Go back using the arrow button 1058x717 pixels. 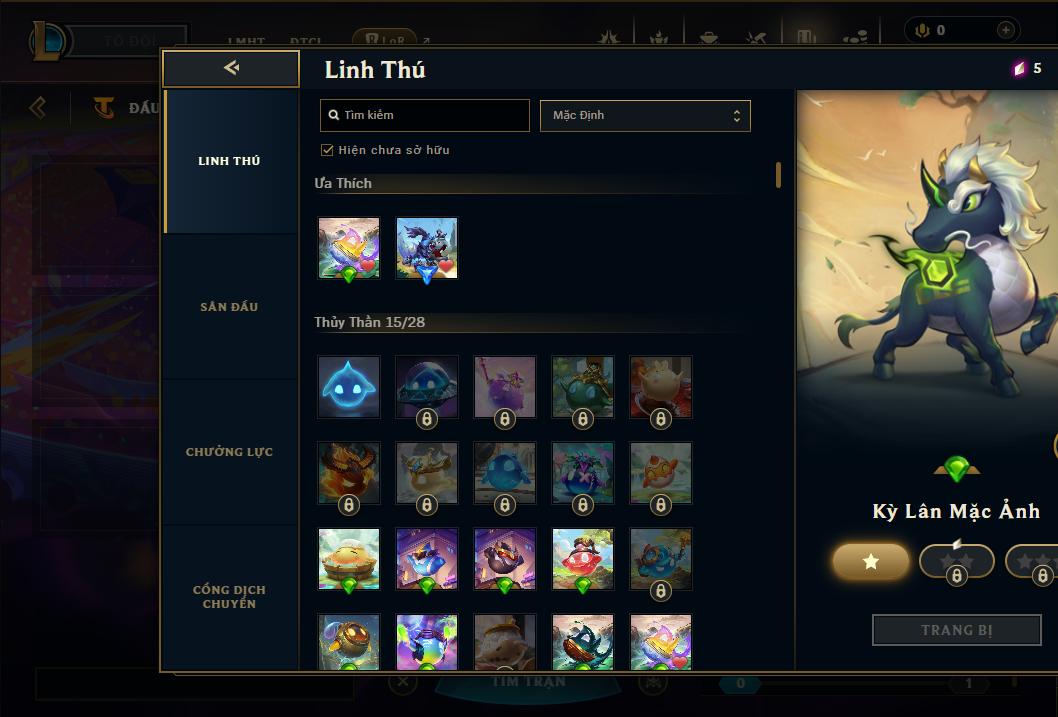coord(231,68)
